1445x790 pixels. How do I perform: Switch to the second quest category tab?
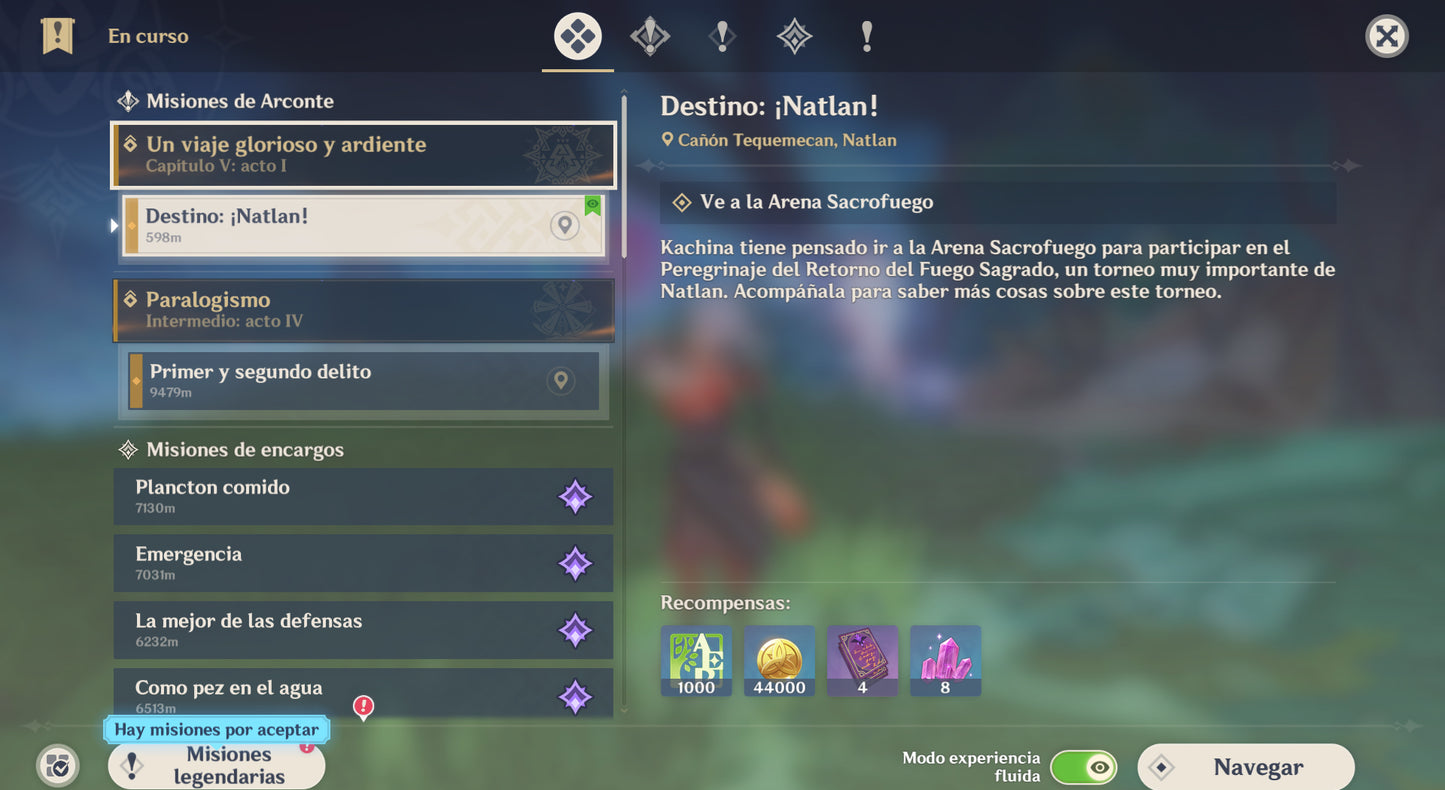pos(650,37)
